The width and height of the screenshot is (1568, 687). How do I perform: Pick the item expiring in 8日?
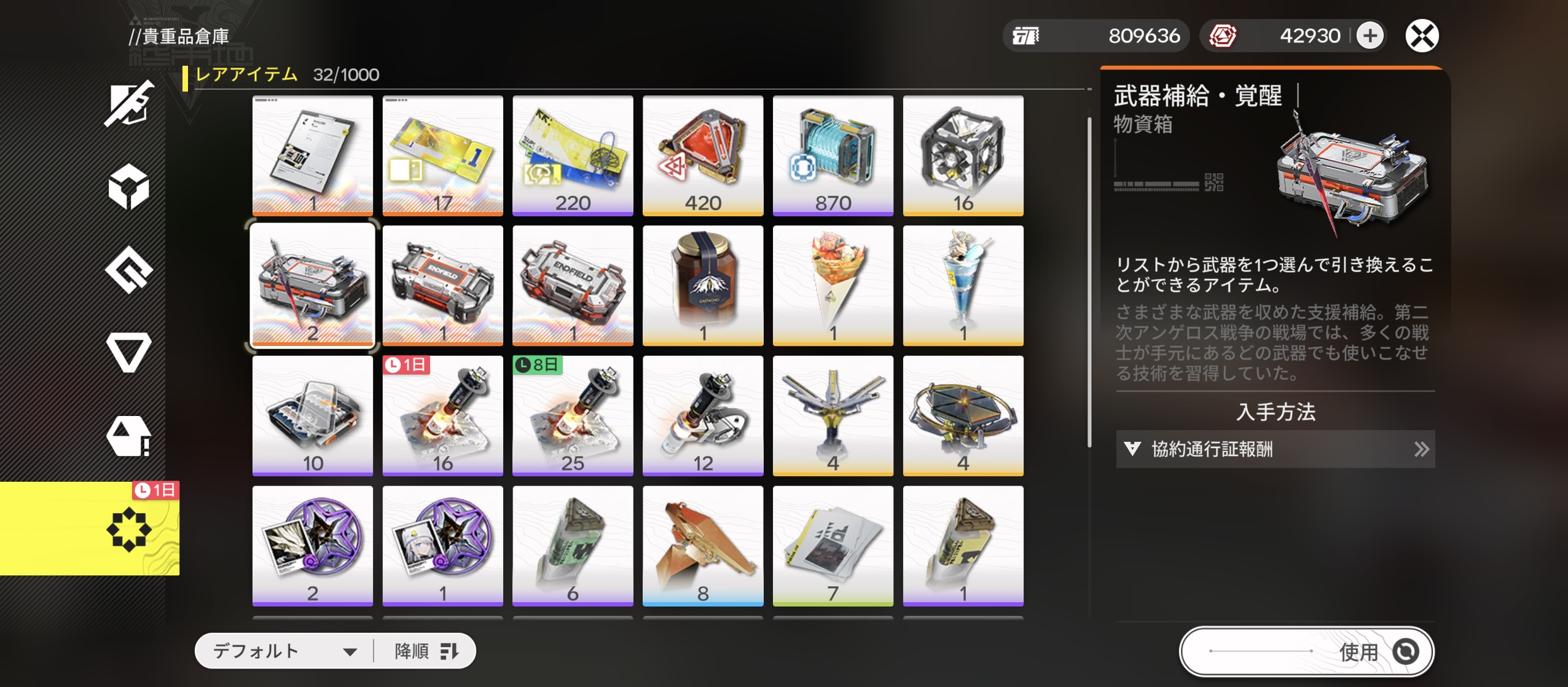[x=573, y=415]
